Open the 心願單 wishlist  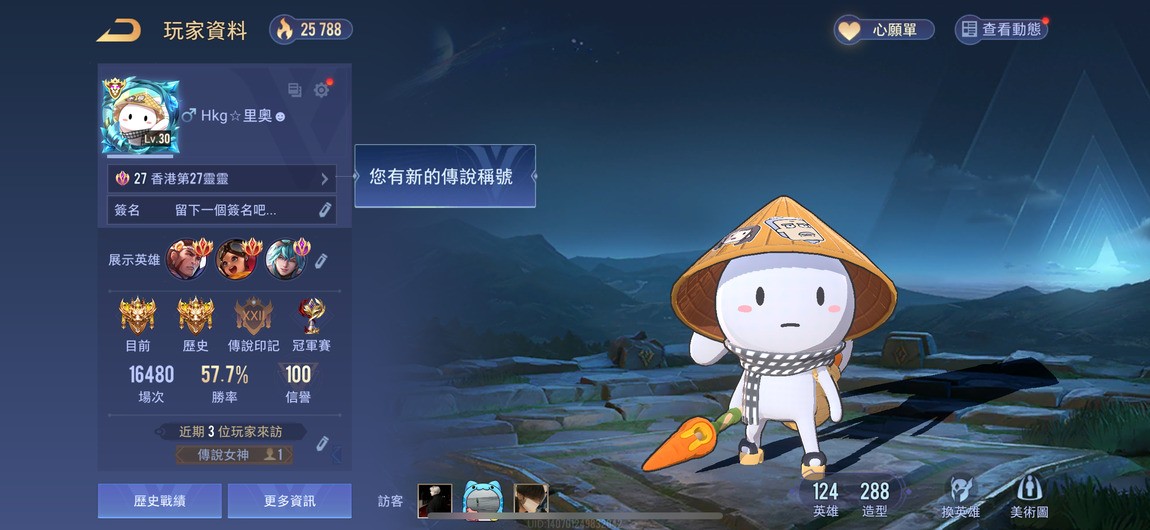[884, 30]
